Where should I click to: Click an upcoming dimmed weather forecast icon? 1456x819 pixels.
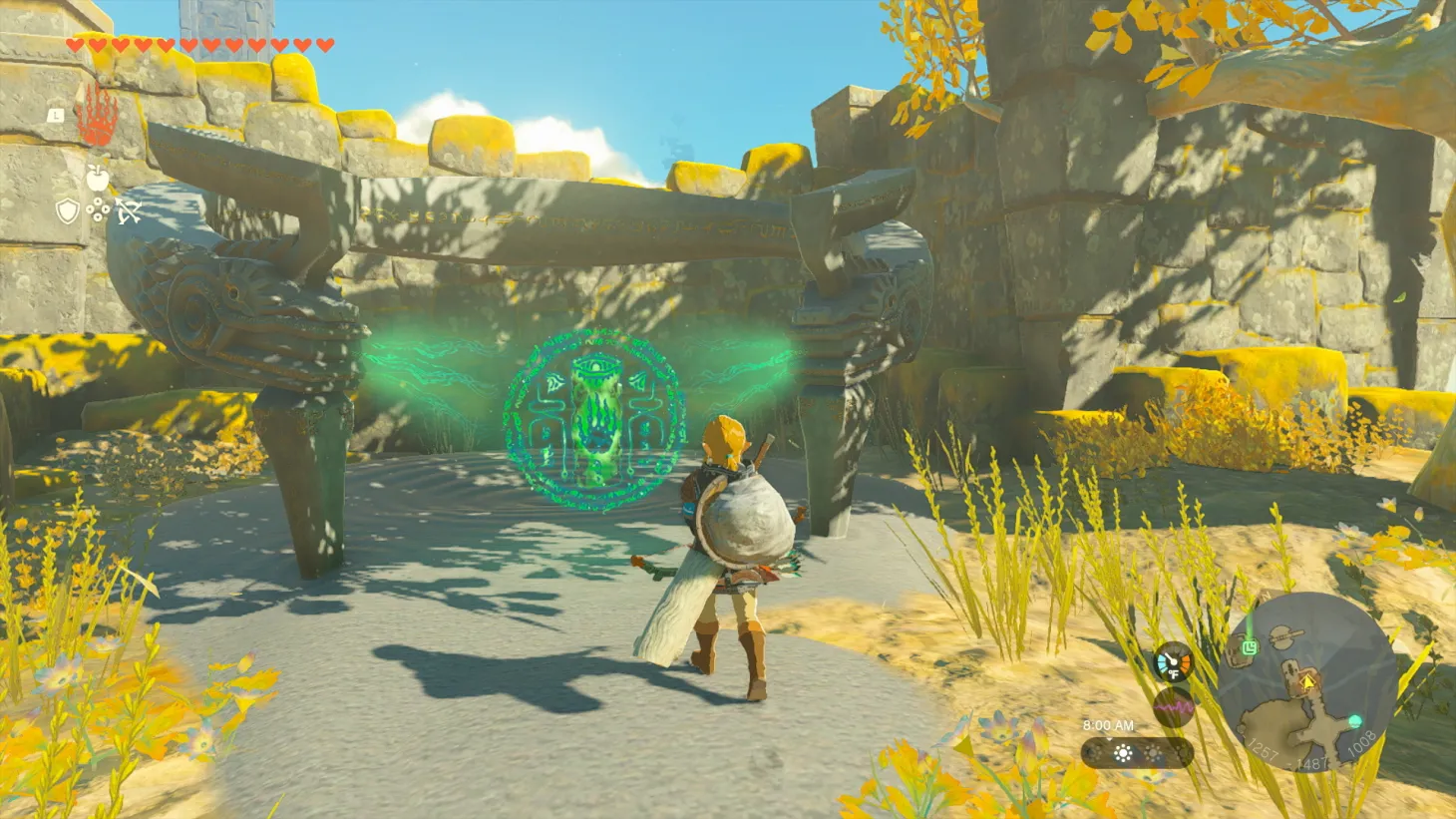point(1154,753)
